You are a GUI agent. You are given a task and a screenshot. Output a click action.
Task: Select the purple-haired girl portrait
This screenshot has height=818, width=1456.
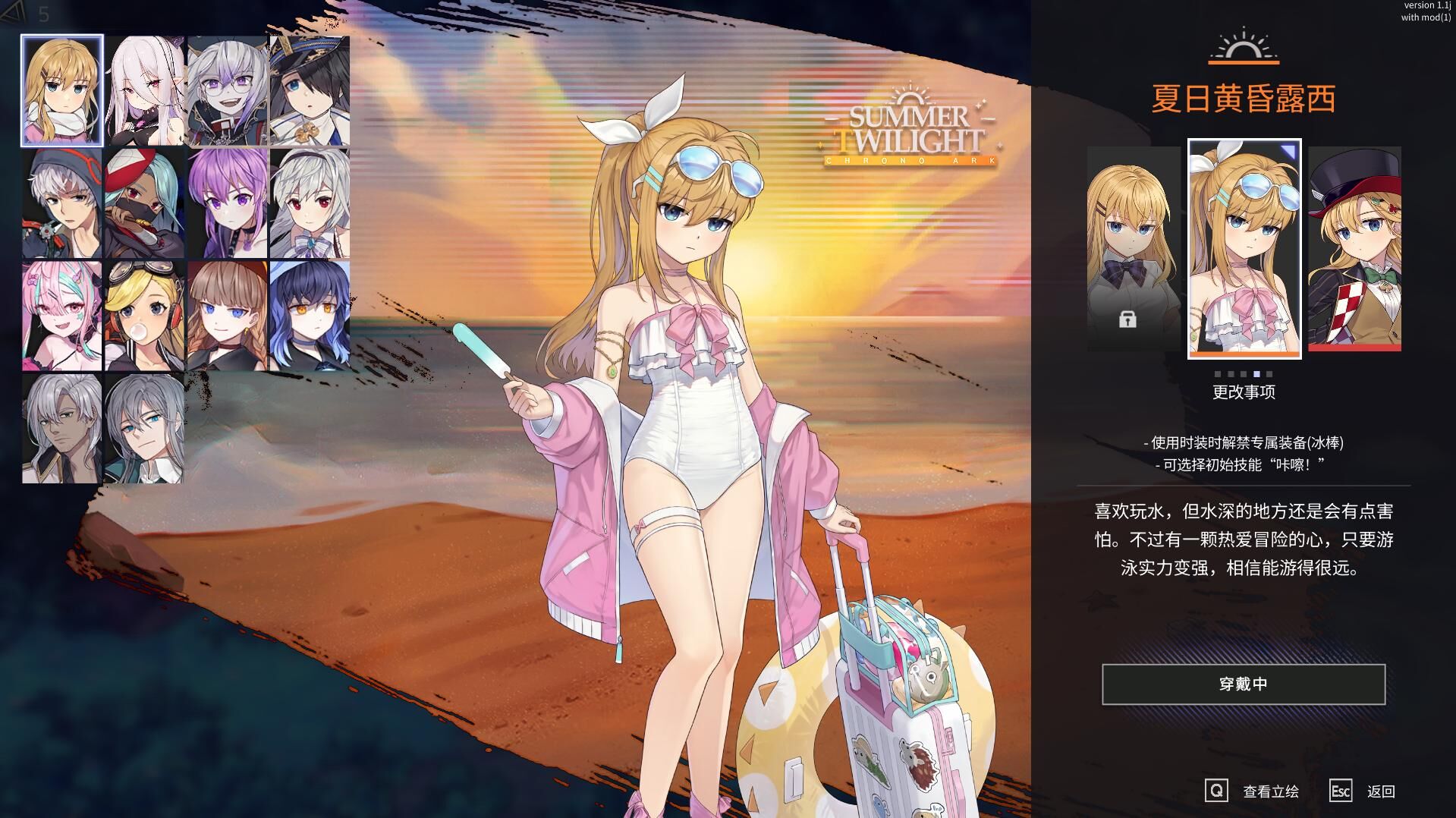(x=227, y=203)
